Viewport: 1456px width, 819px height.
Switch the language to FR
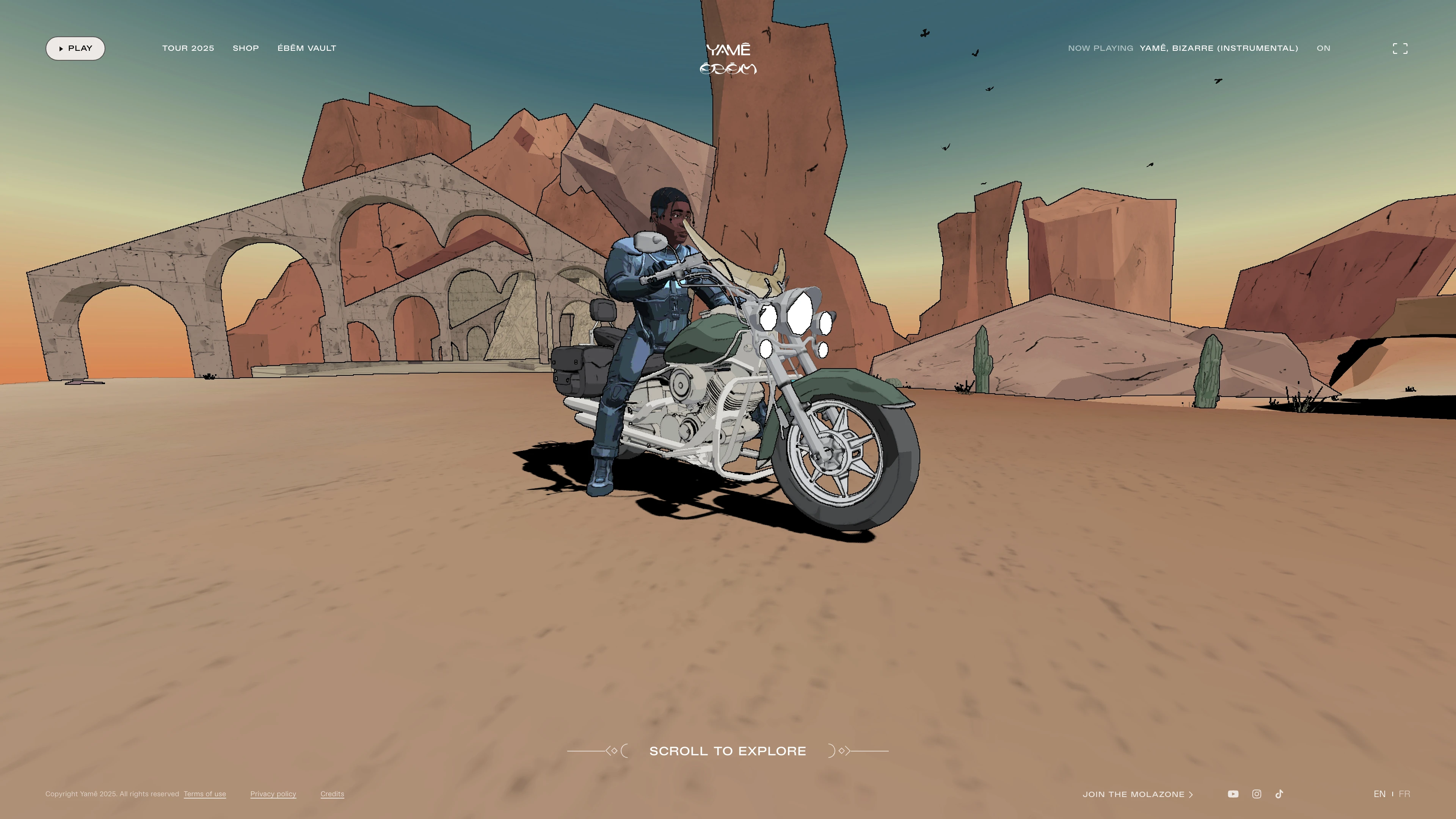point(1404,794)
